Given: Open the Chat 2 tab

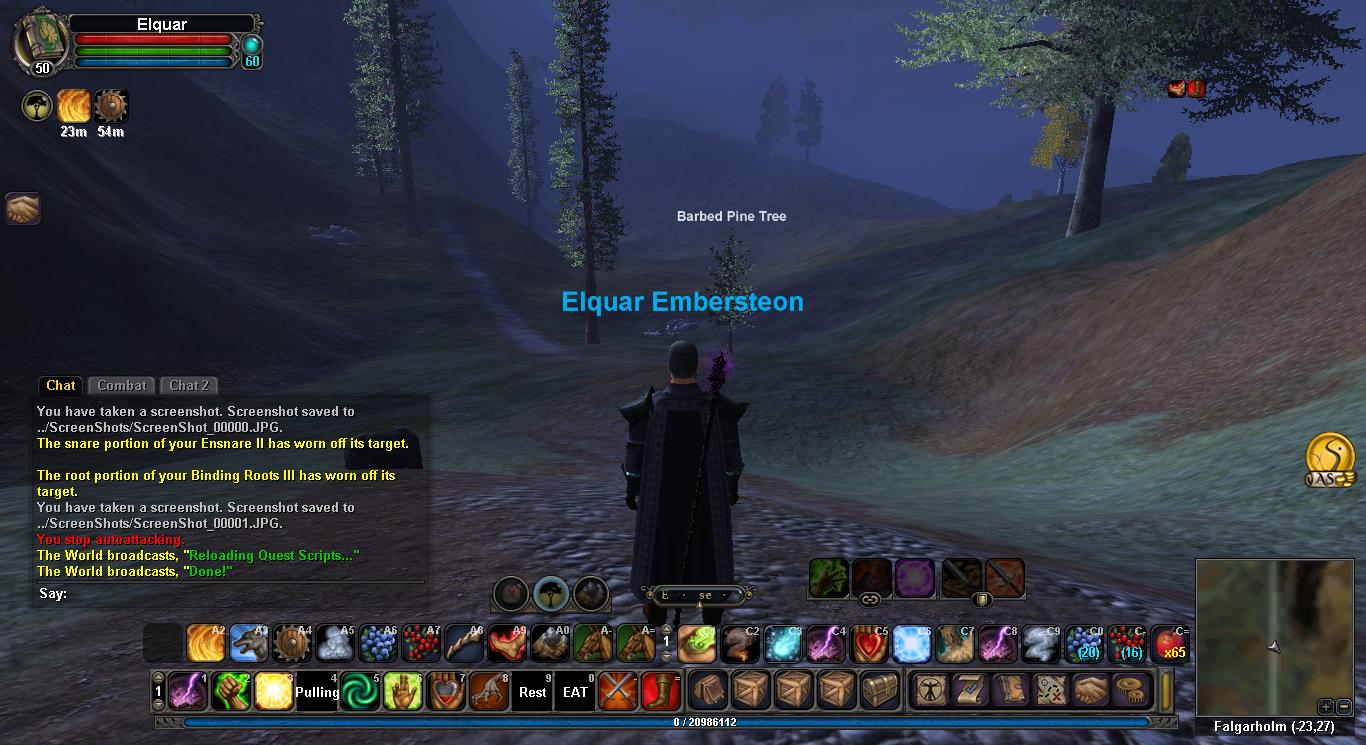Looking at the screenshot, I should click(x=189, y=385).
